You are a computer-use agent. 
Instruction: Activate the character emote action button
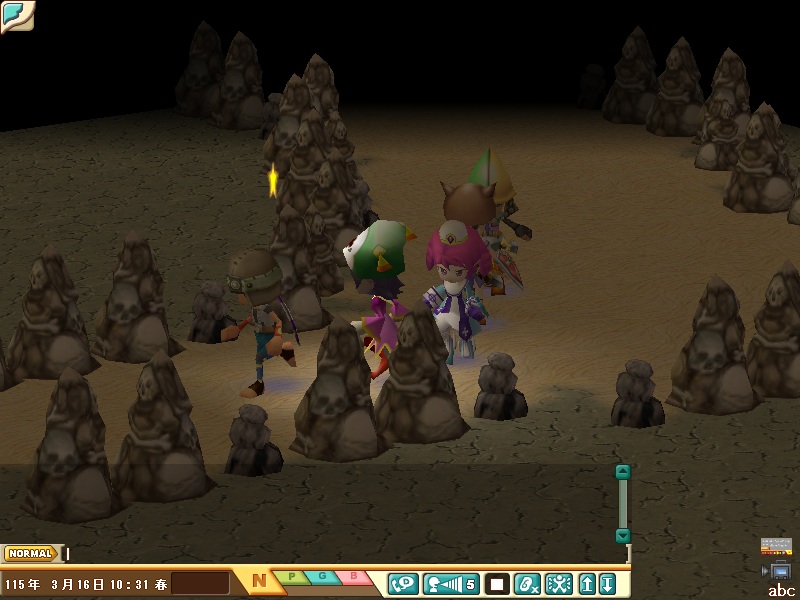[x=558, y=583]
